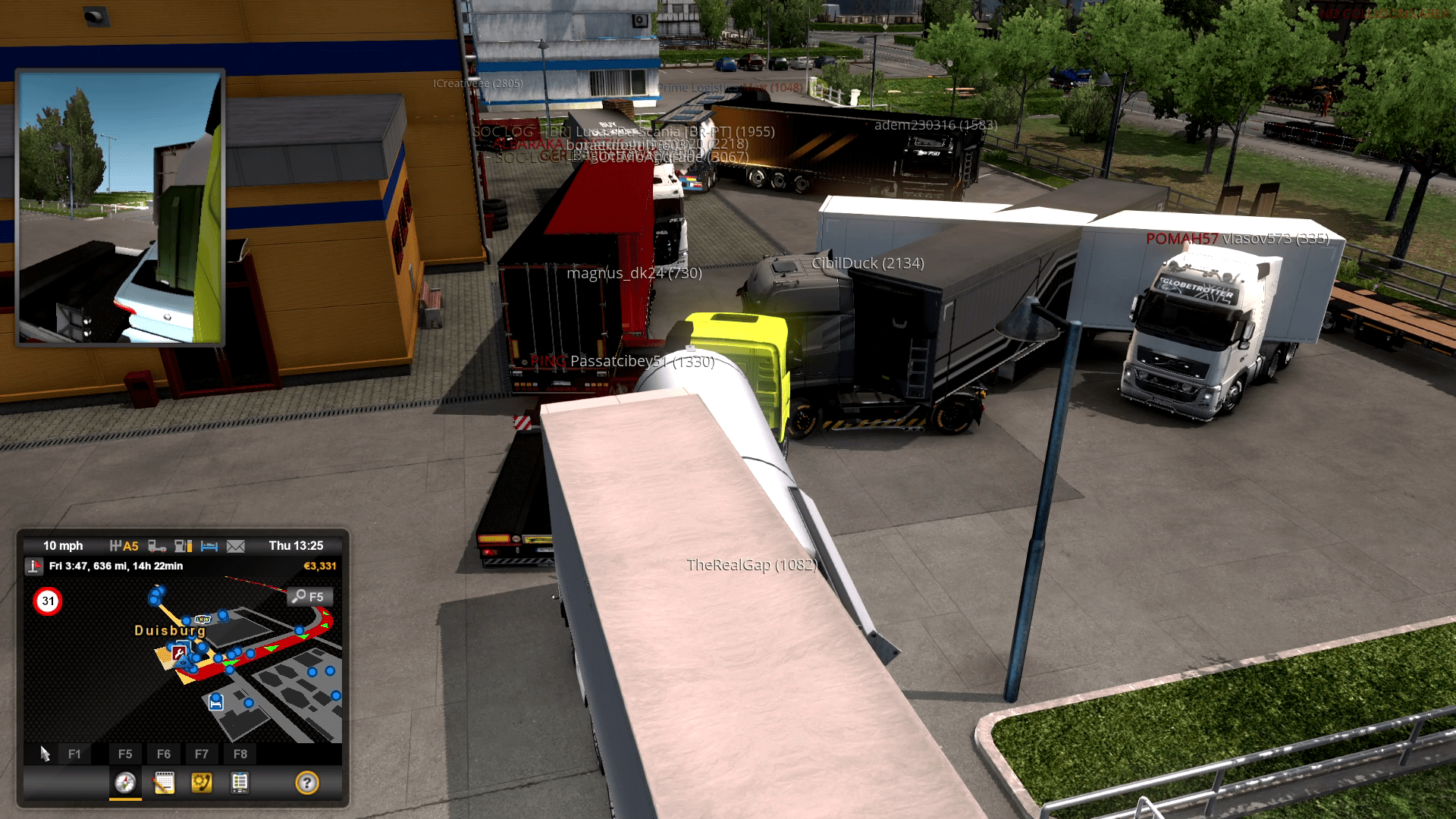The width and height of the screenshot is (1456, 819).
Task: Click the bed rest stop marker on the minimap
Action: [215, 703]
